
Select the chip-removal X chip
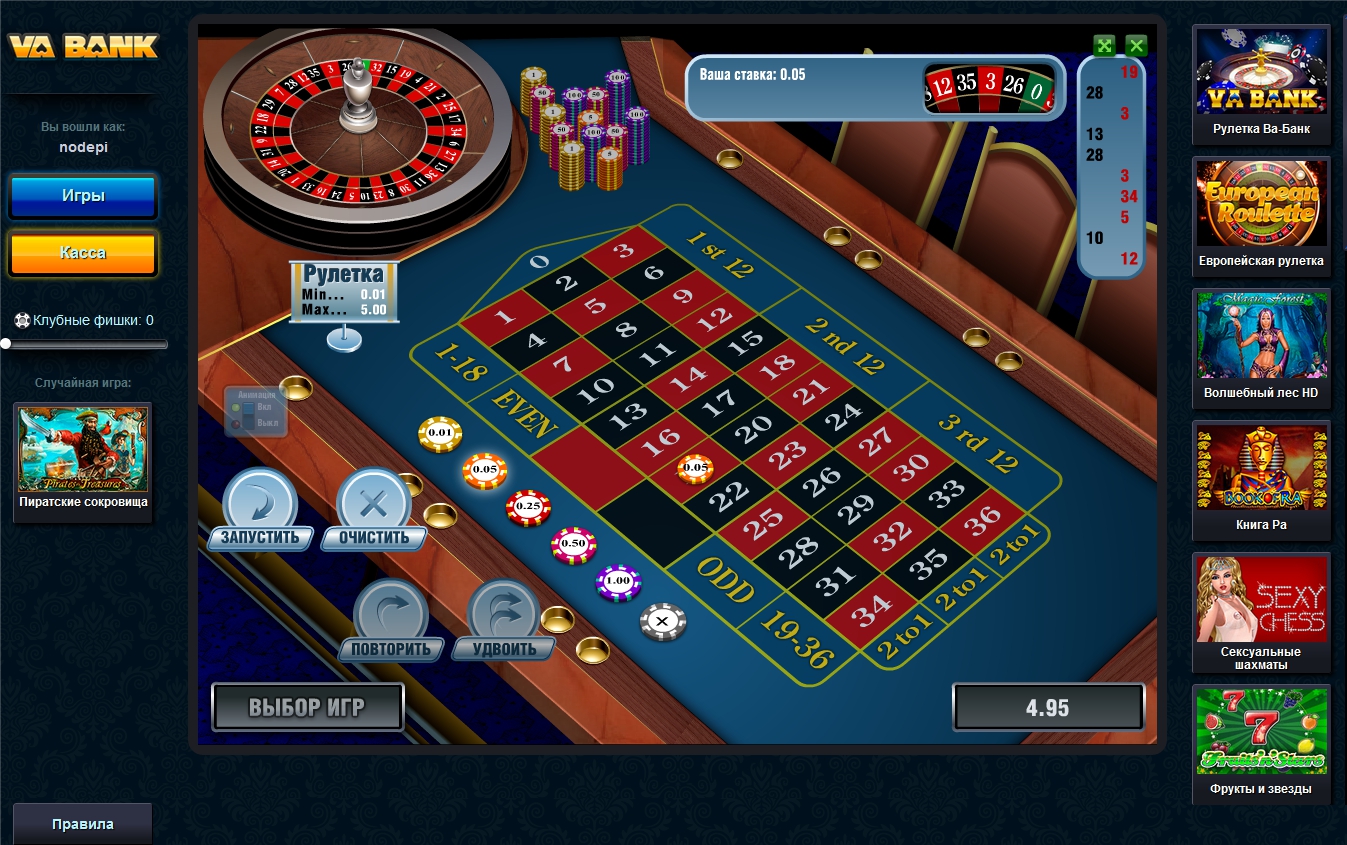click(x=663, y=621)
